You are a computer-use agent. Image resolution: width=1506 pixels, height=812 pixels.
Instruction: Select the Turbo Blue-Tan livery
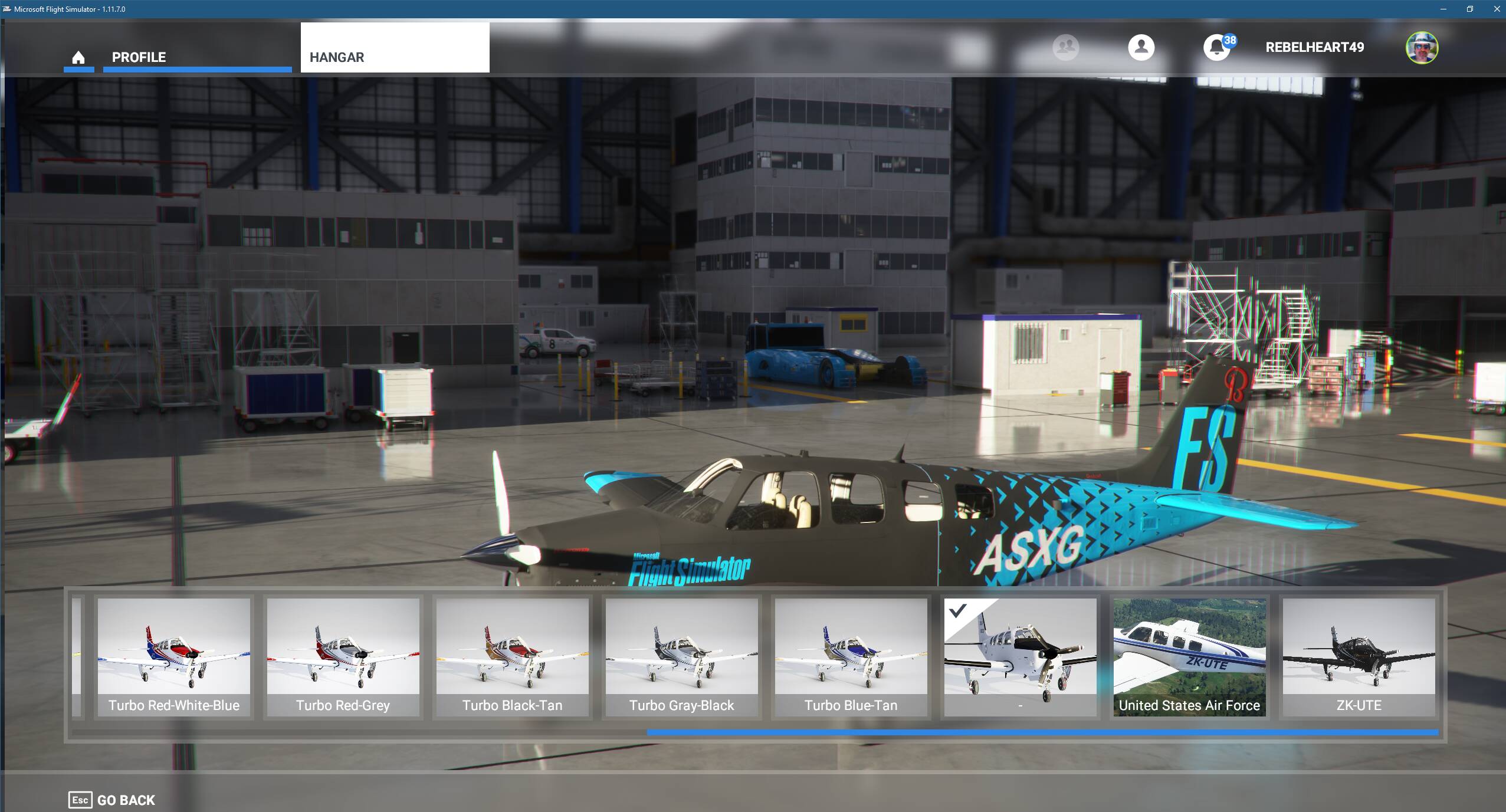[x=850, y=655]
